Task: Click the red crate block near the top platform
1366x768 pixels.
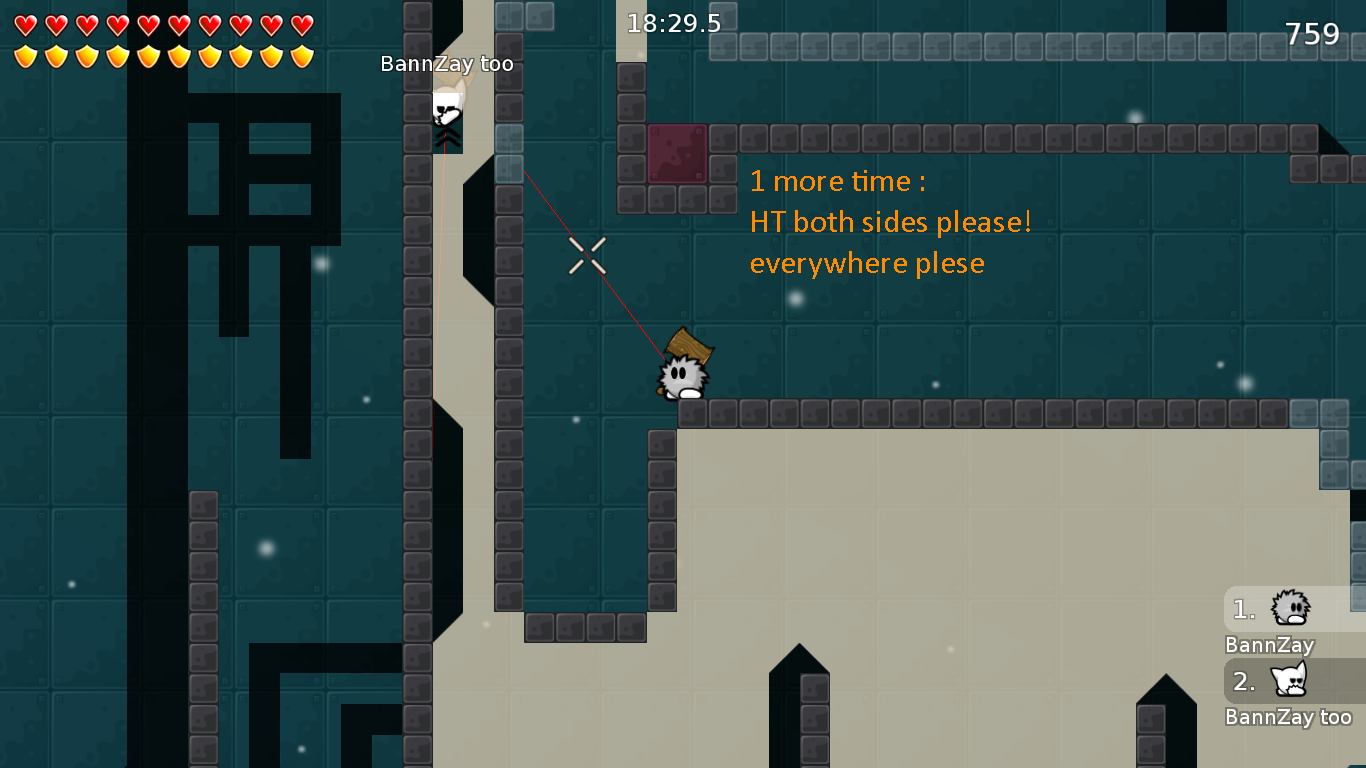Action: coord(676,153)
